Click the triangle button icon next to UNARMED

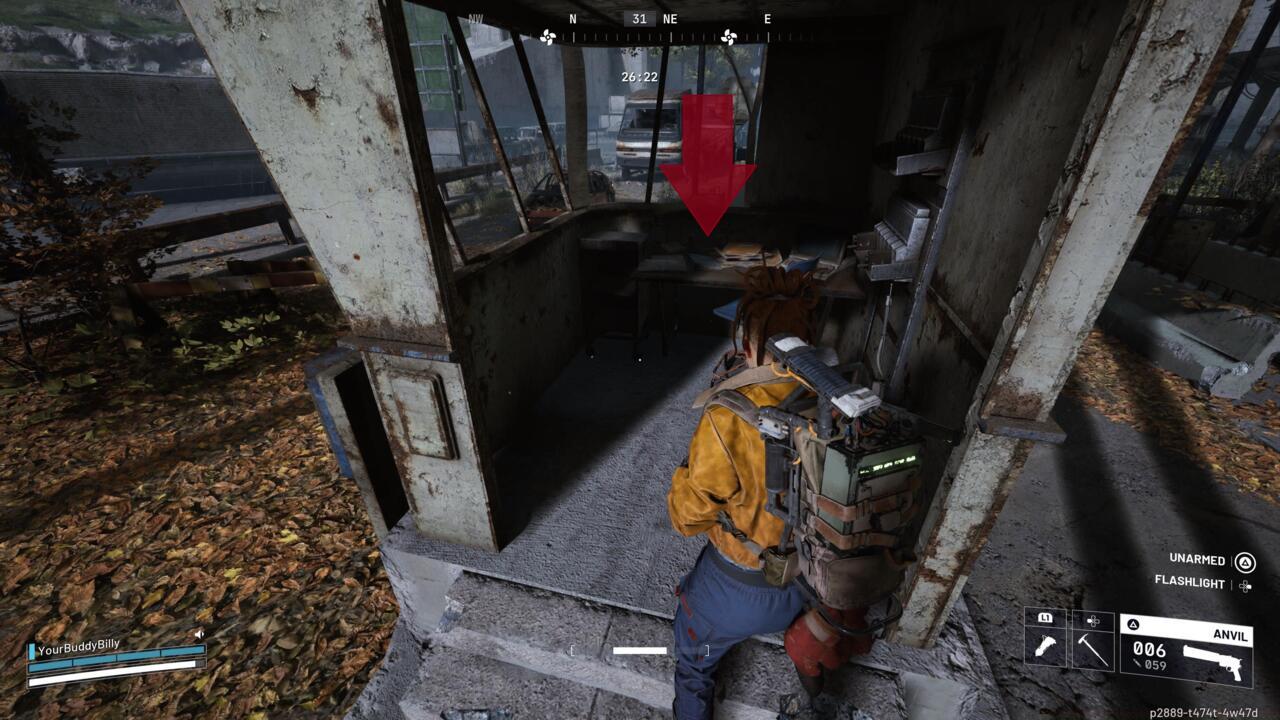point(1246,563)
